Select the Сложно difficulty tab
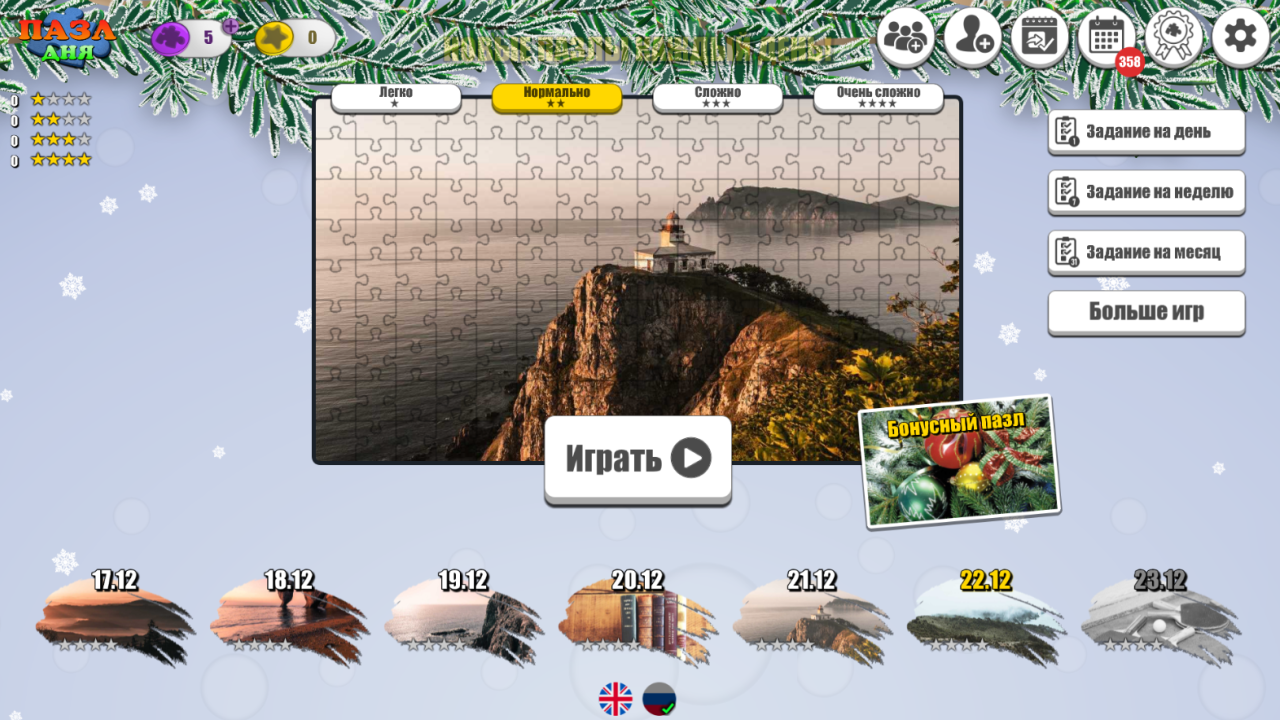 click(x=717, y=95)
